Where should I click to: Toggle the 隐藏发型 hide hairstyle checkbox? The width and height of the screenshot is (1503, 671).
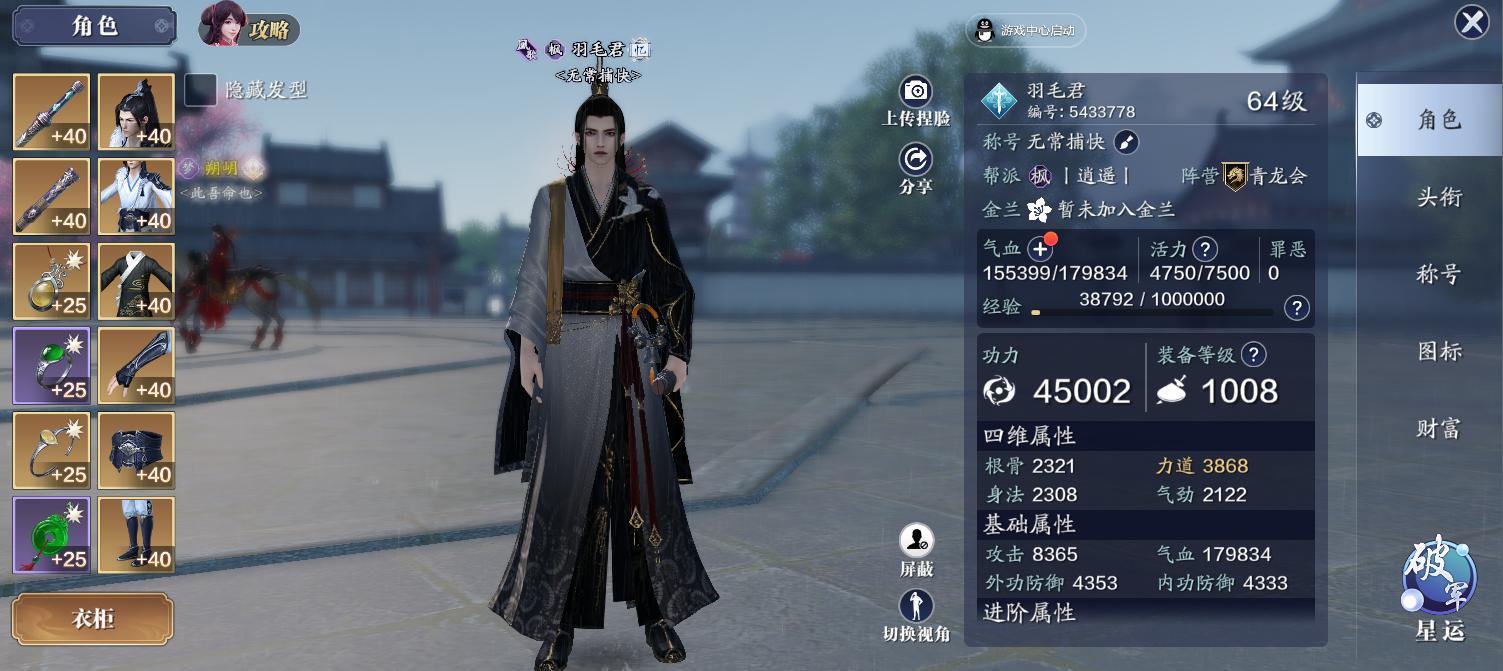(201, 90)
